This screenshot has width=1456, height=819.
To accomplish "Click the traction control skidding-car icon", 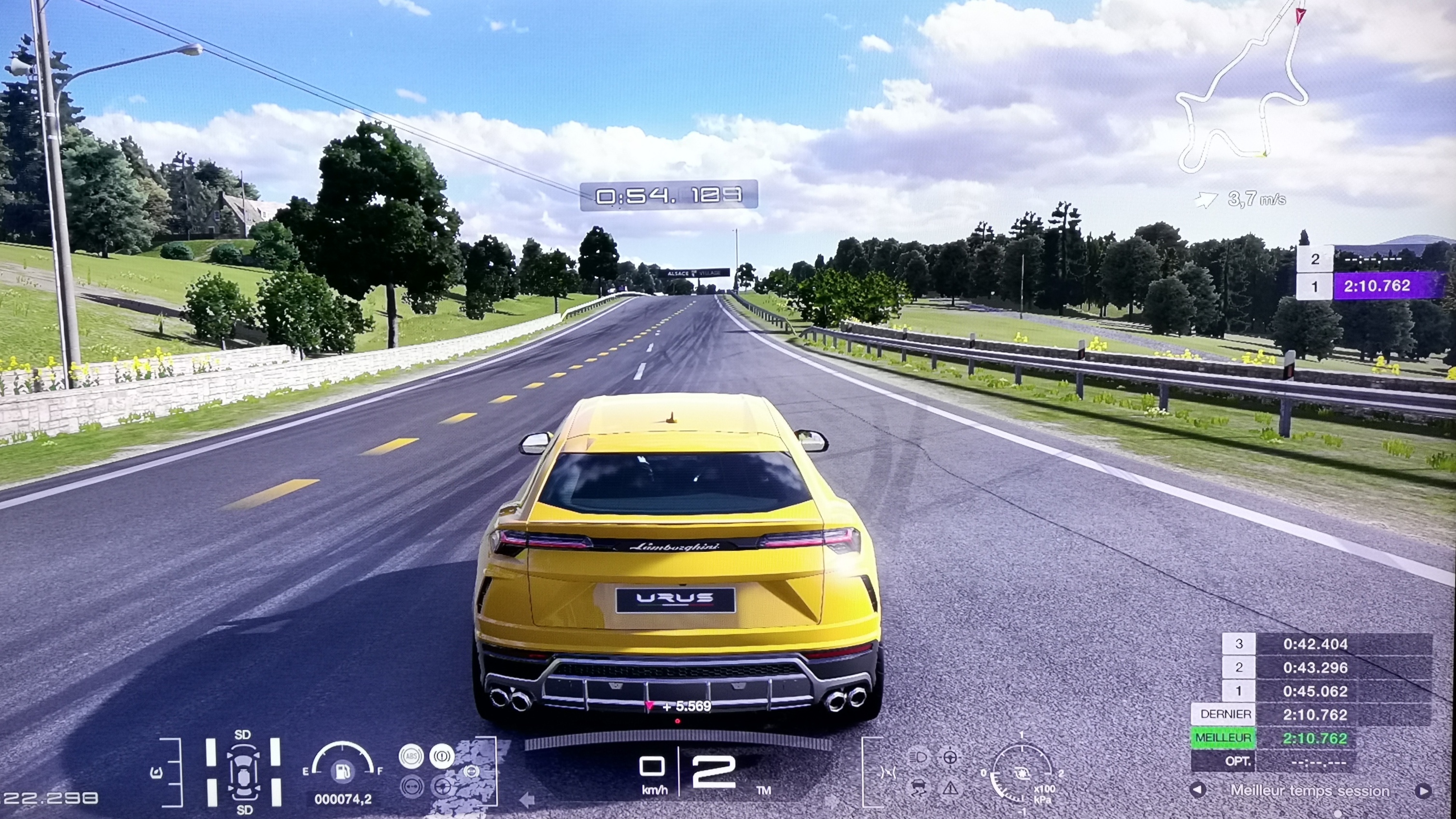I will [919, 787].
